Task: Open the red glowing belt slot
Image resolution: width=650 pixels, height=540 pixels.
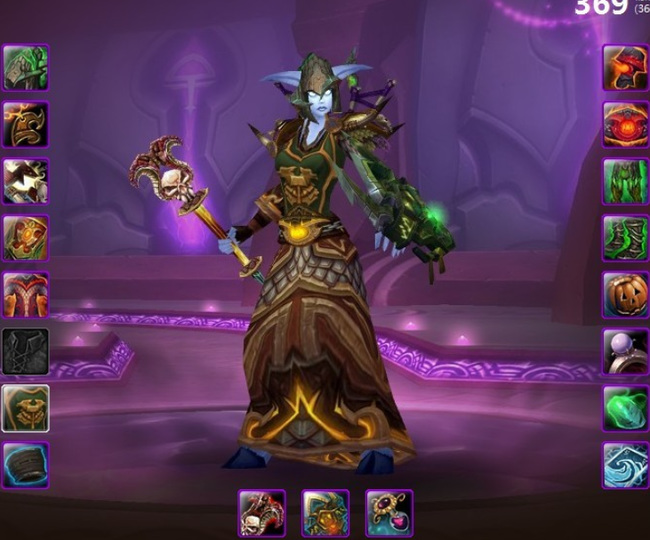Action: (625, 124)
